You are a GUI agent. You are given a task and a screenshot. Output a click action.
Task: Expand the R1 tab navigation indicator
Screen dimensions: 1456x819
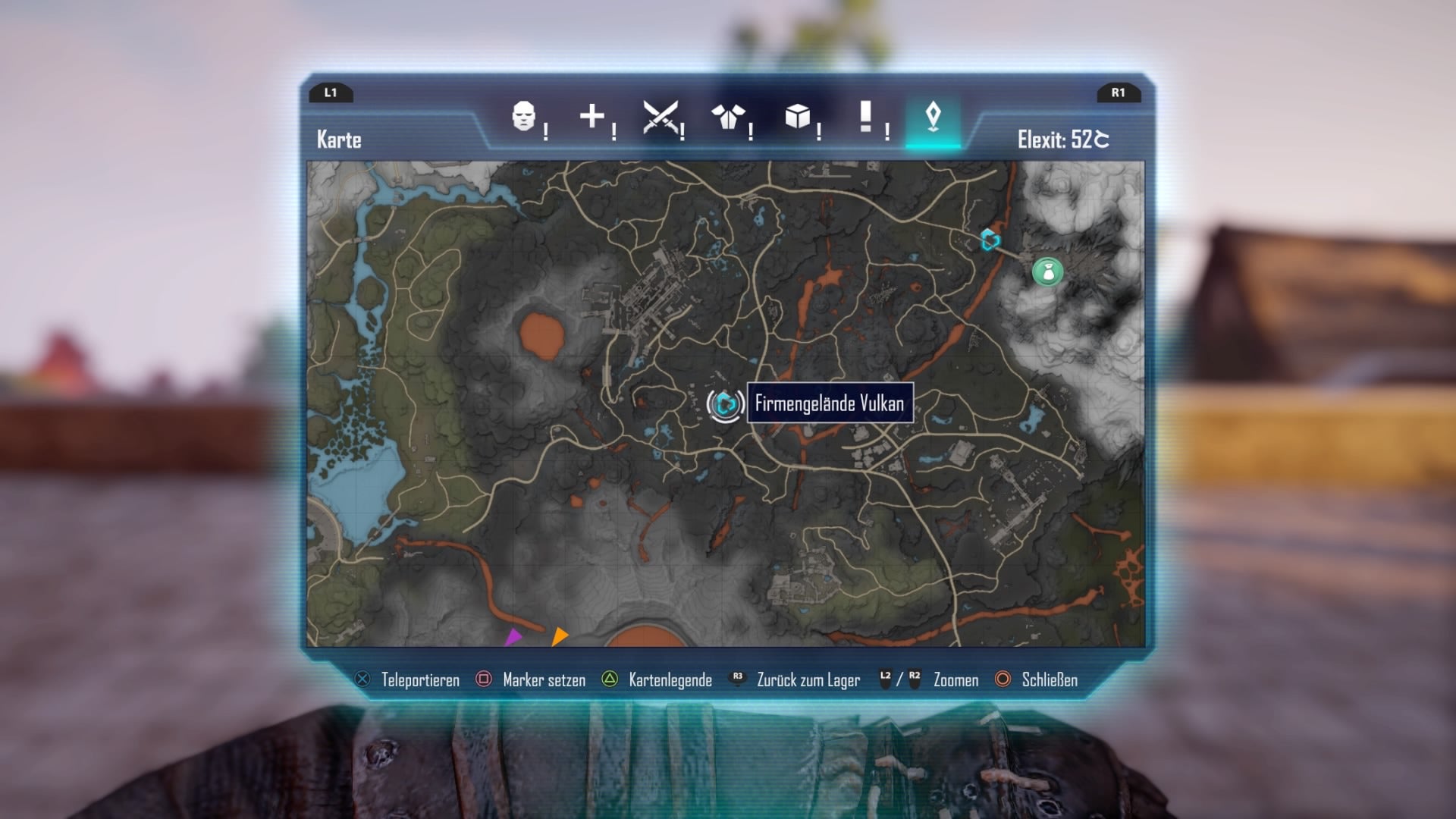coord(1119,94)
